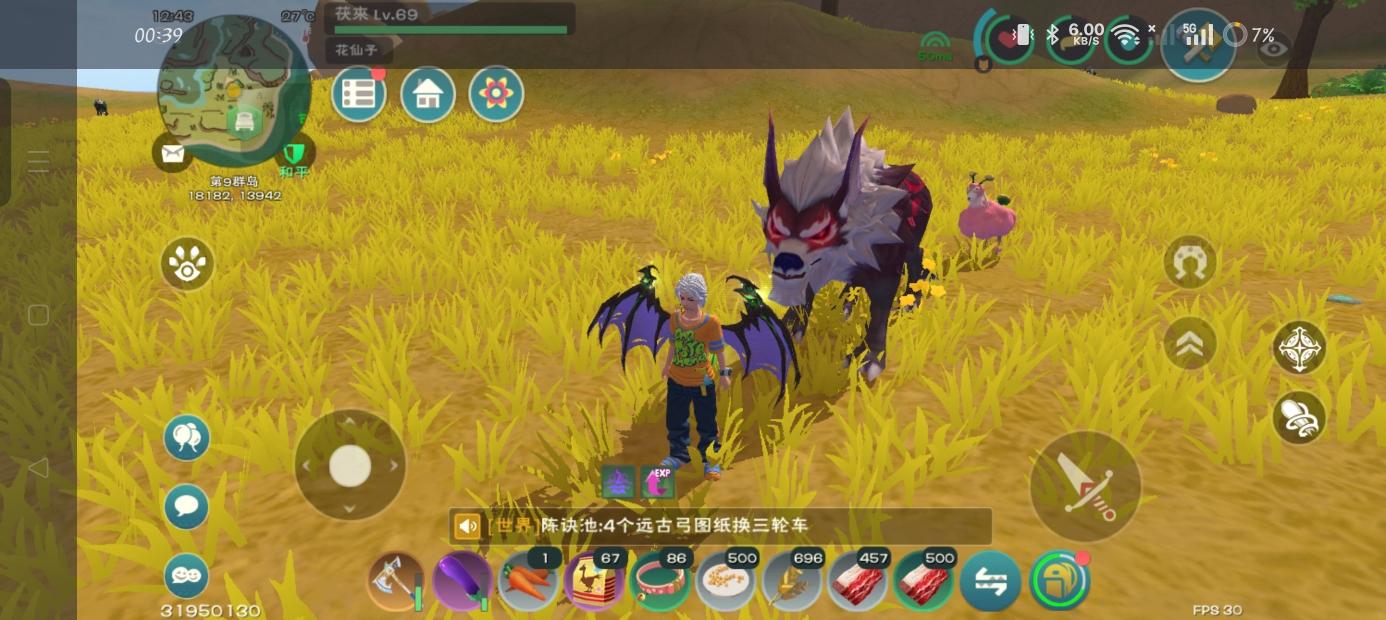Toggle the green peace mode shield
The height and width of the screenshot is (620, 1386).
click(293, 153)
